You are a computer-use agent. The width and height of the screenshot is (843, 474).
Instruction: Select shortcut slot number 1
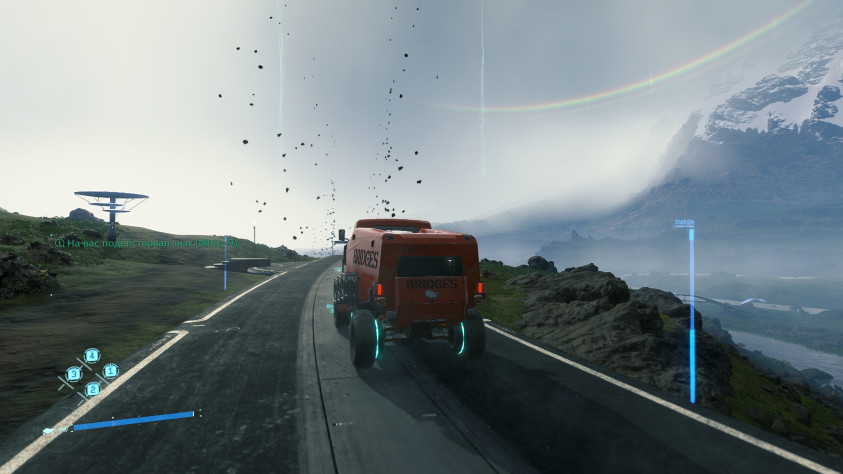pos(110,371)
